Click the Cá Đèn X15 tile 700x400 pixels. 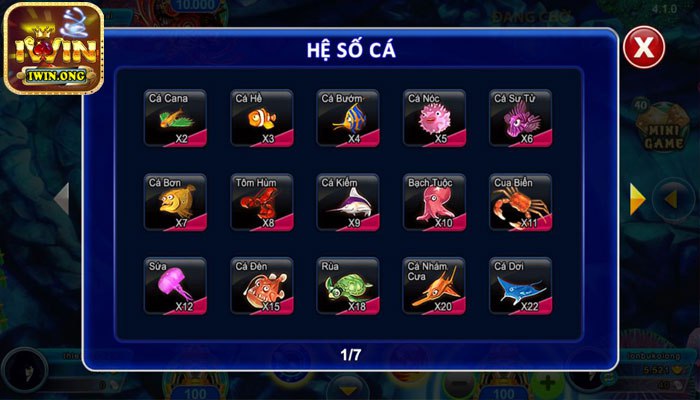pos(262,287)
